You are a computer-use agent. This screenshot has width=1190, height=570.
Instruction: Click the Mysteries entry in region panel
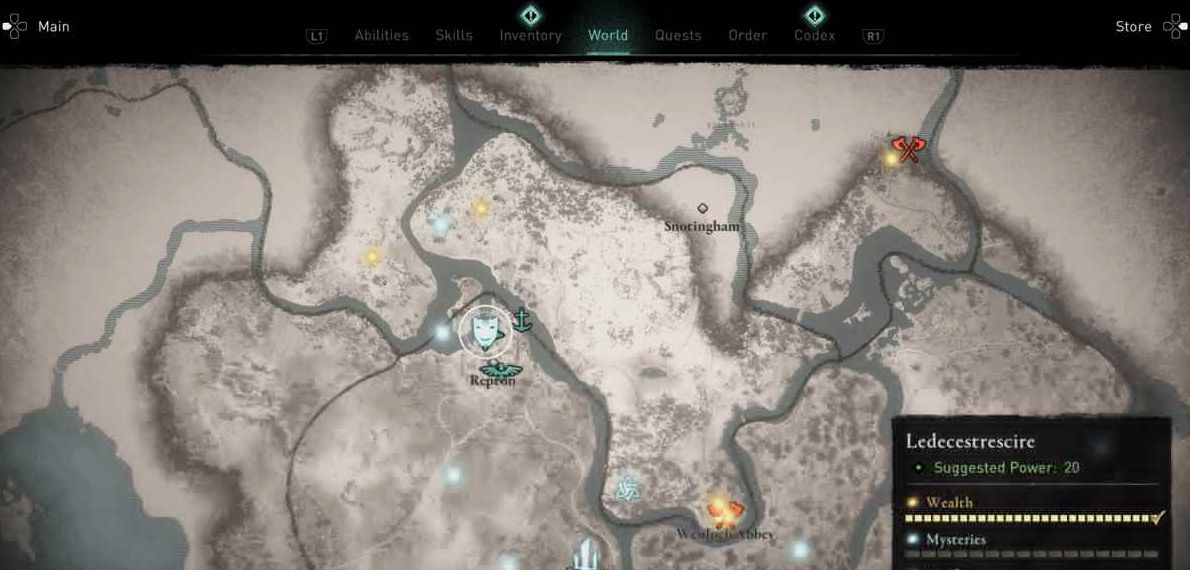(x=955, y=540)
